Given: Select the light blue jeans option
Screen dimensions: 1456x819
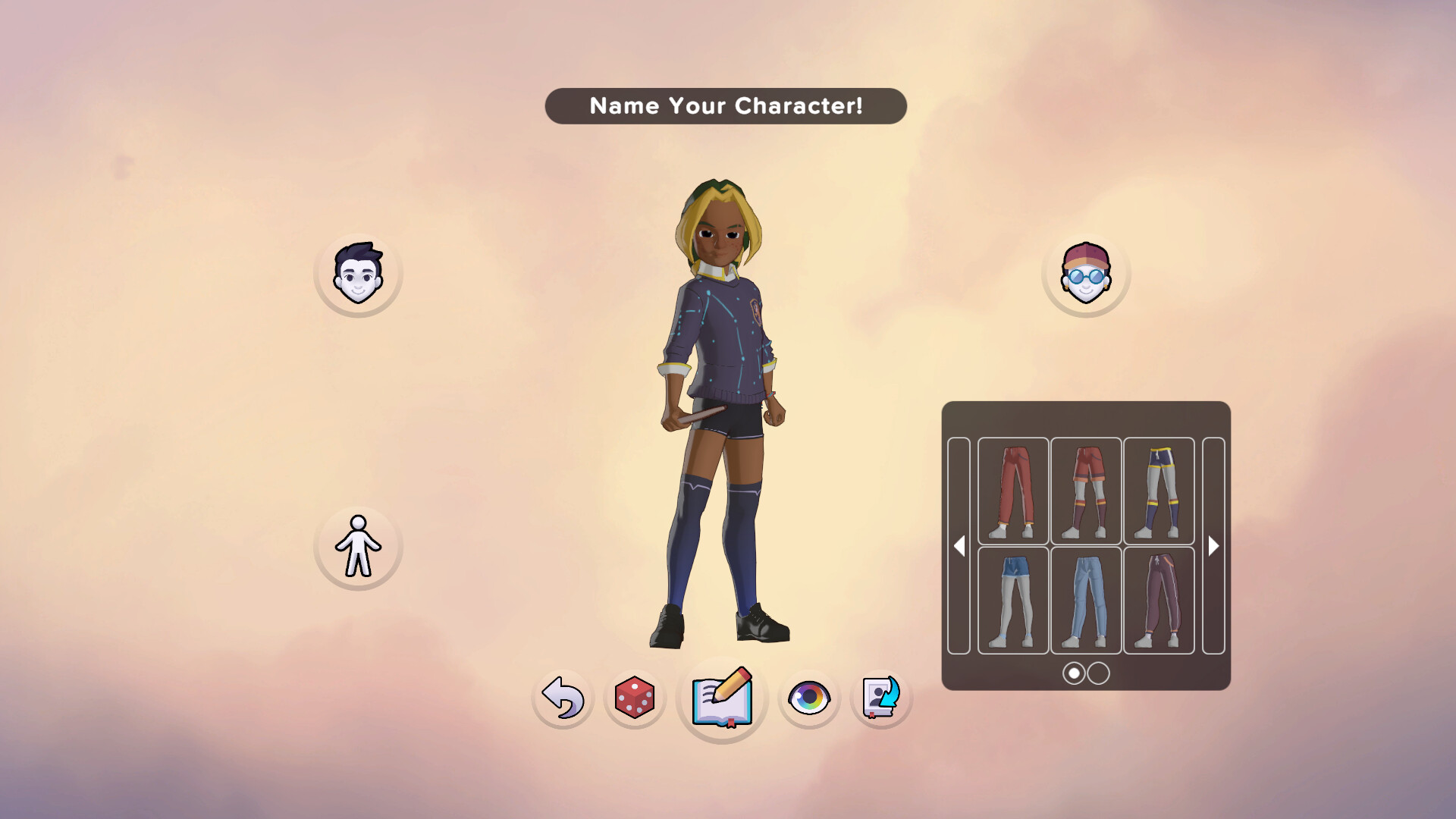Looking at the screenshot, I should pyautogui.click(x=1086, y=599).
